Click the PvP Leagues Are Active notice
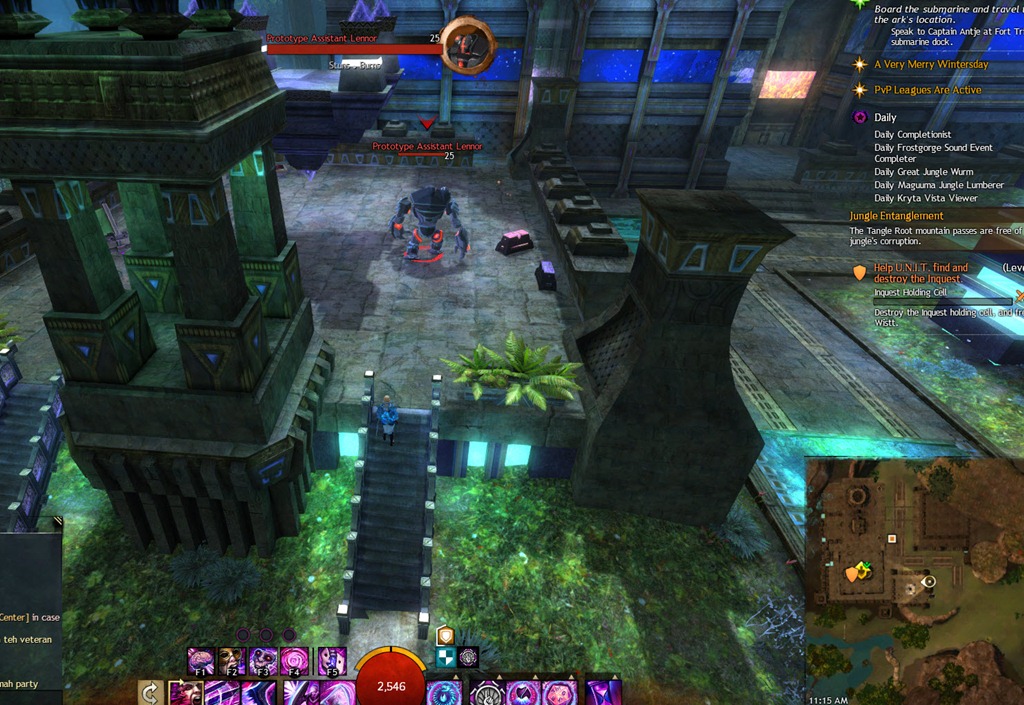The height and width of the screenshot is (705, 1024). coord(927,90)
